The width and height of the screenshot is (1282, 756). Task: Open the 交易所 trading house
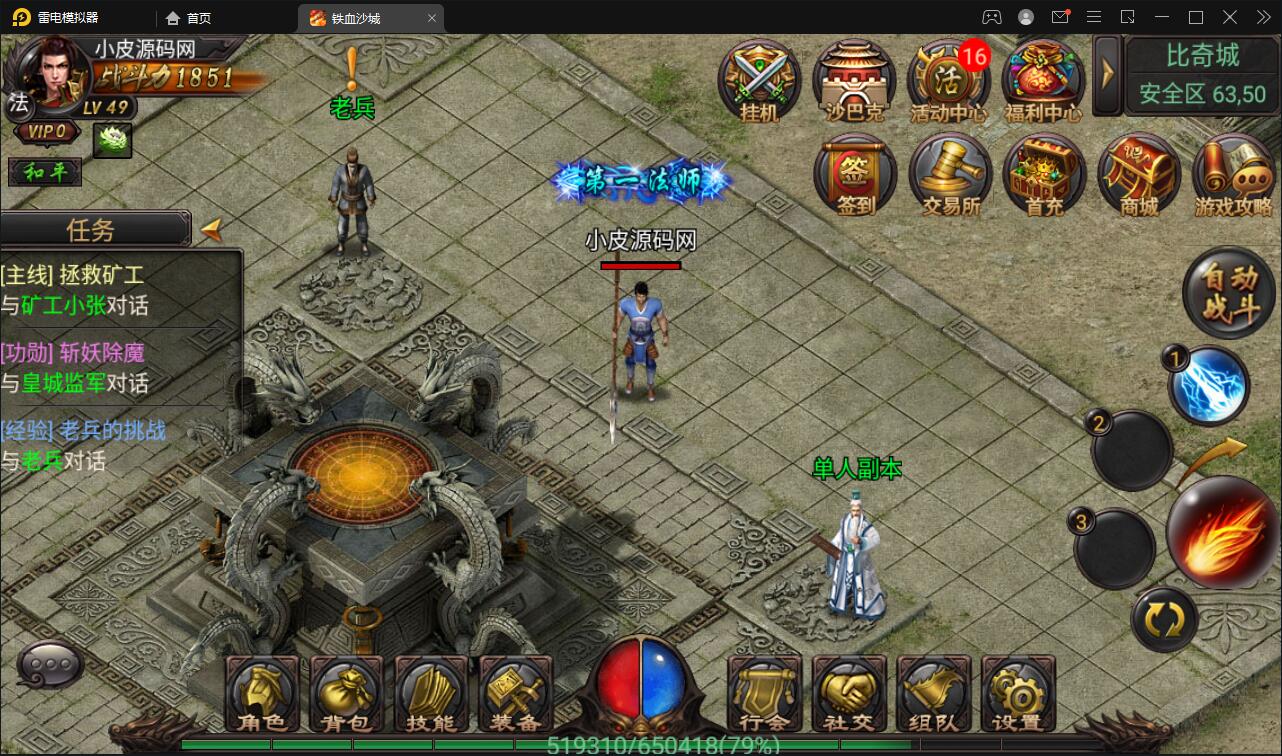click(950, 175)
